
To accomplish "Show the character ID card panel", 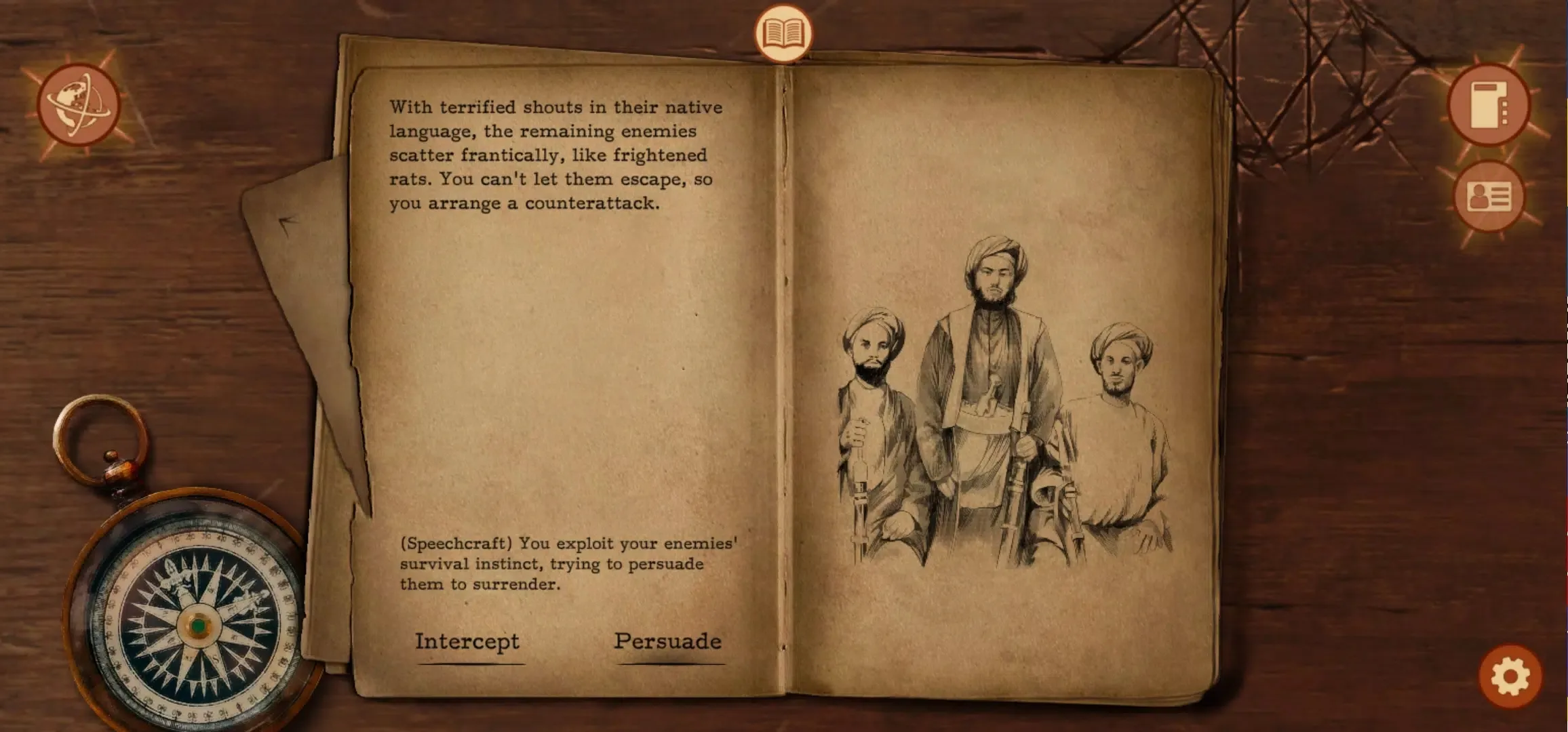I will click(x=1489, y=197).
